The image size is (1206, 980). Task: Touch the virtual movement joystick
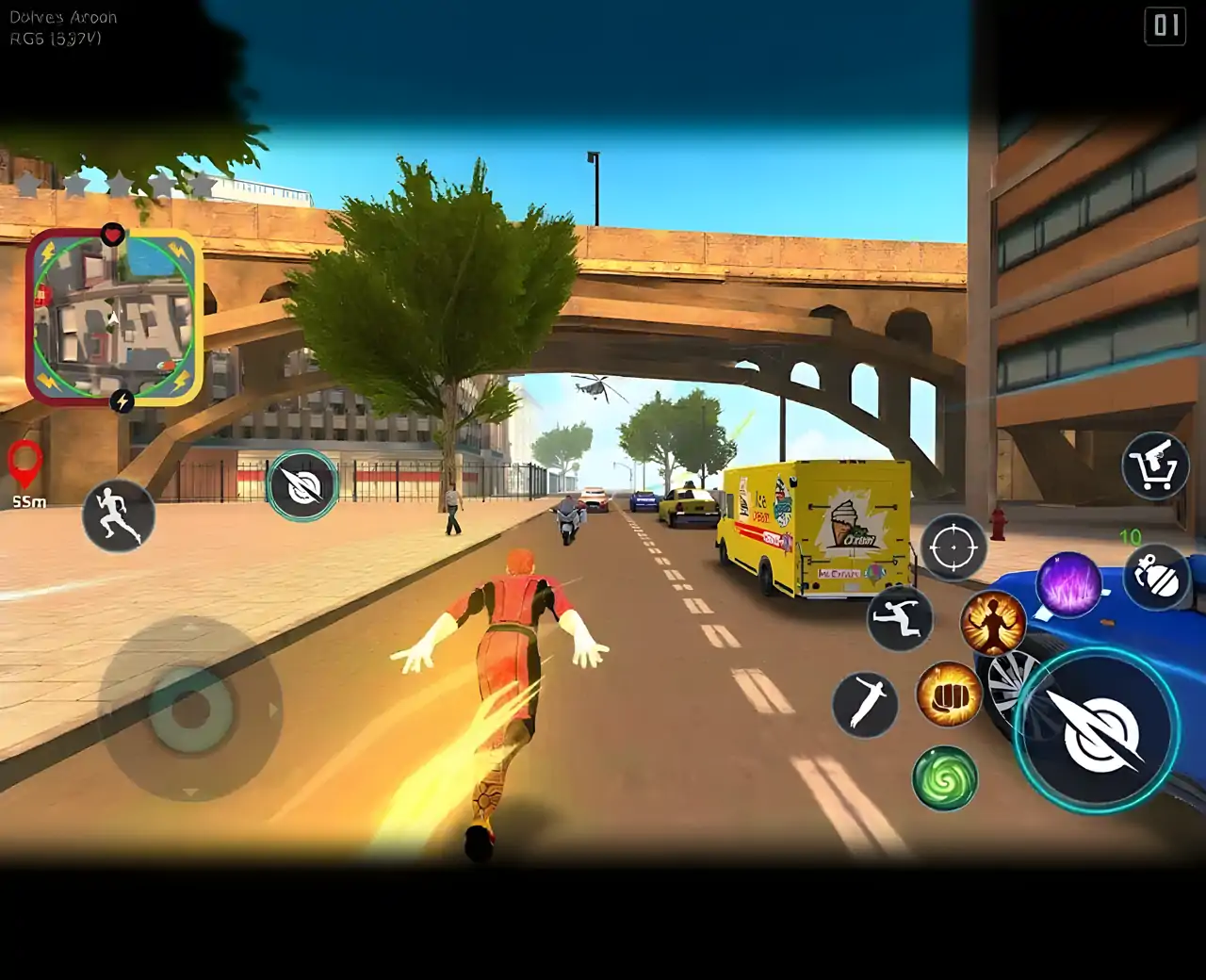[x=191, y=709]
